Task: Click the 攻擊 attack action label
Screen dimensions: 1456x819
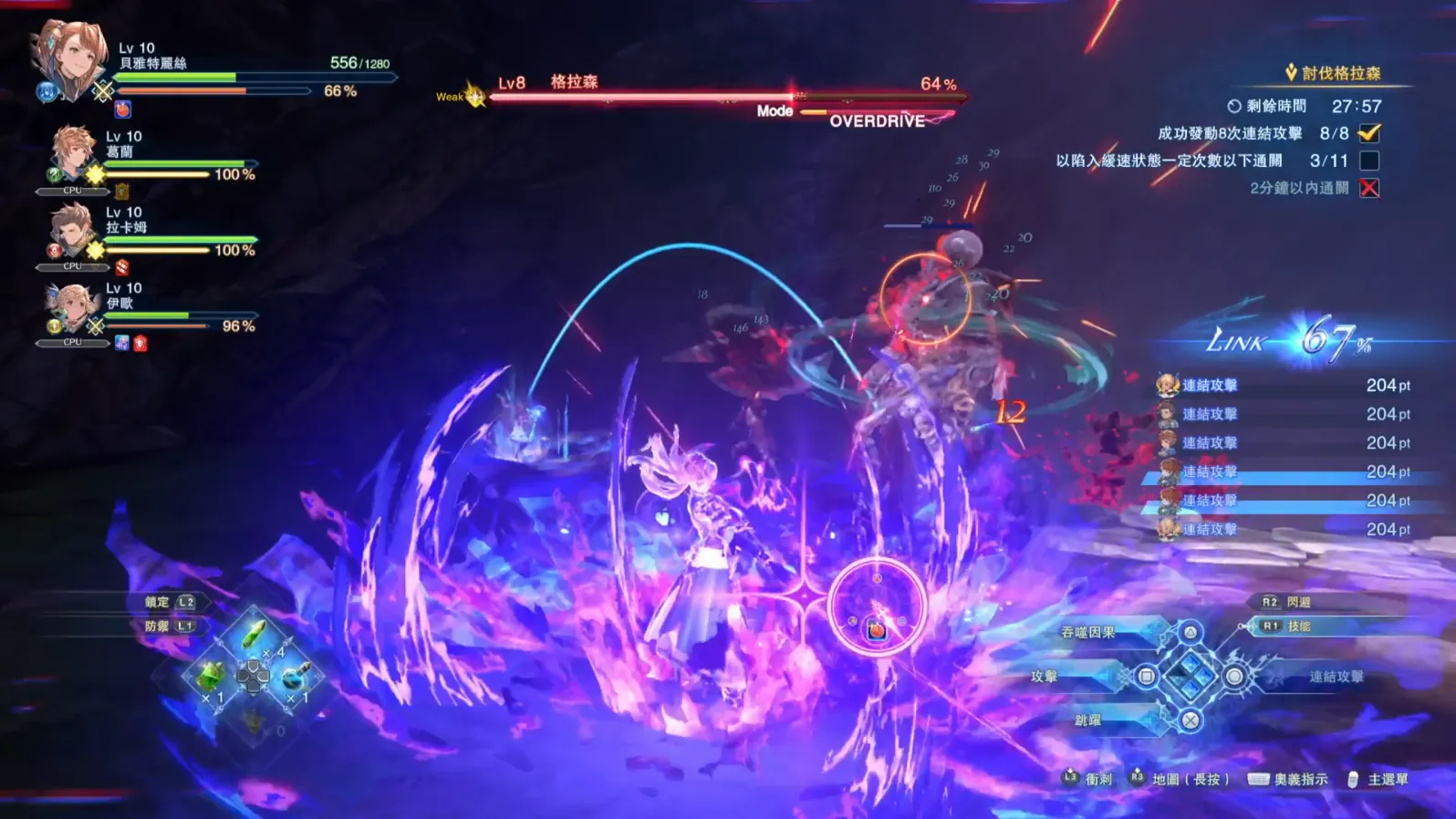Action: pos(1044,676)
